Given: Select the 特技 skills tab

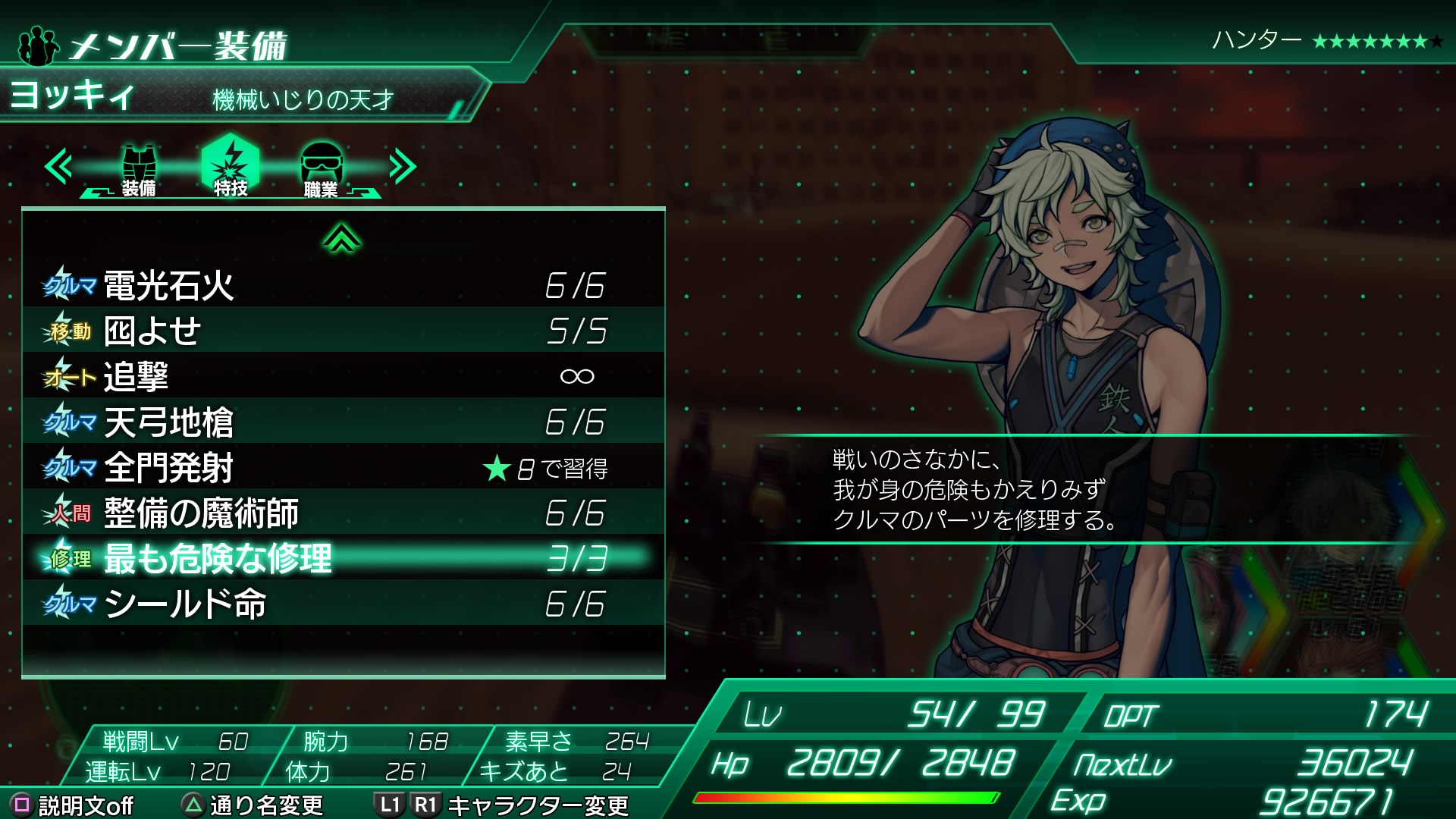Looking at the screenshot, I should click(231, 167).
